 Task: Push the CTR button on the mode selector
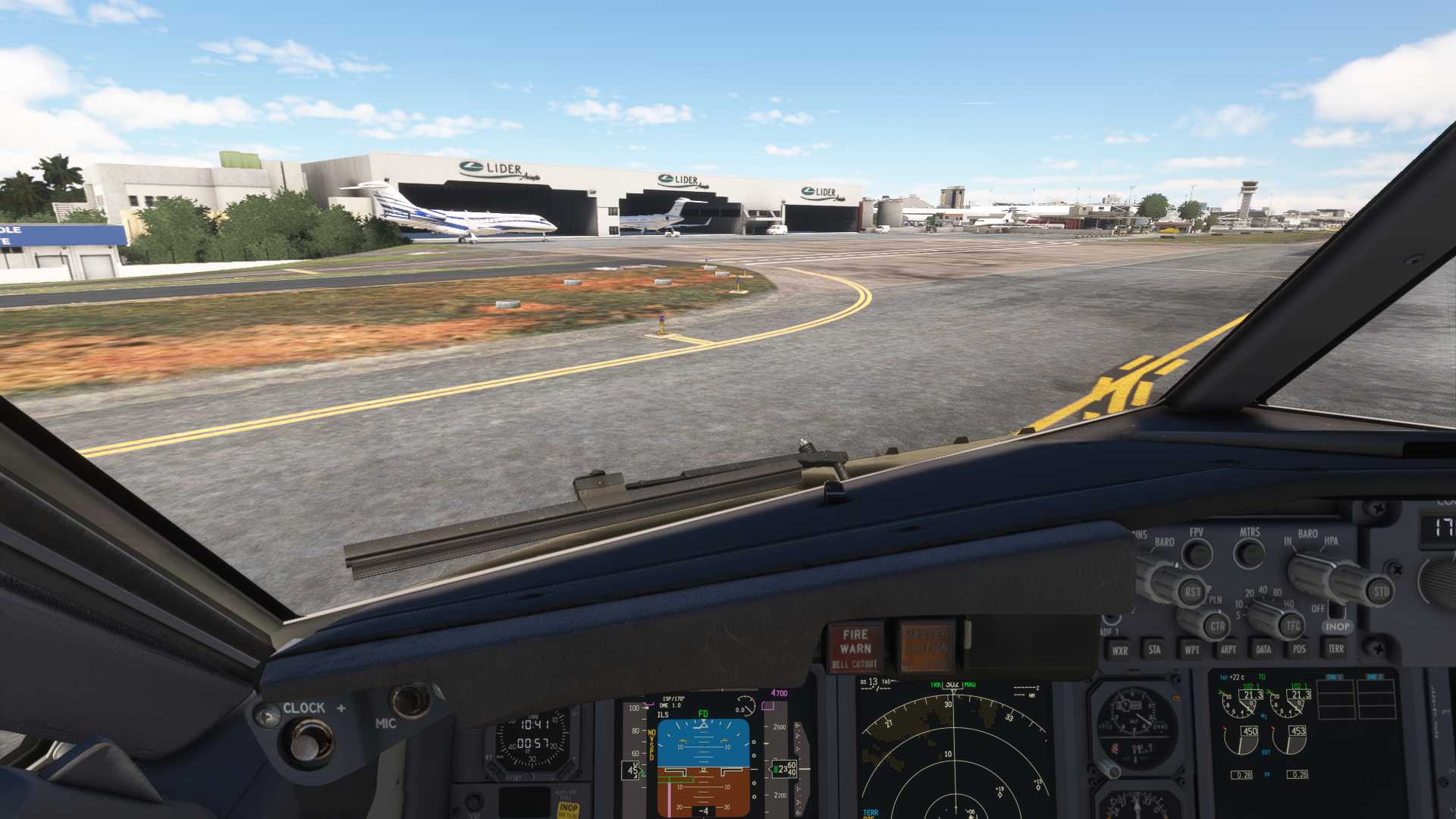tap(1217, 626)
